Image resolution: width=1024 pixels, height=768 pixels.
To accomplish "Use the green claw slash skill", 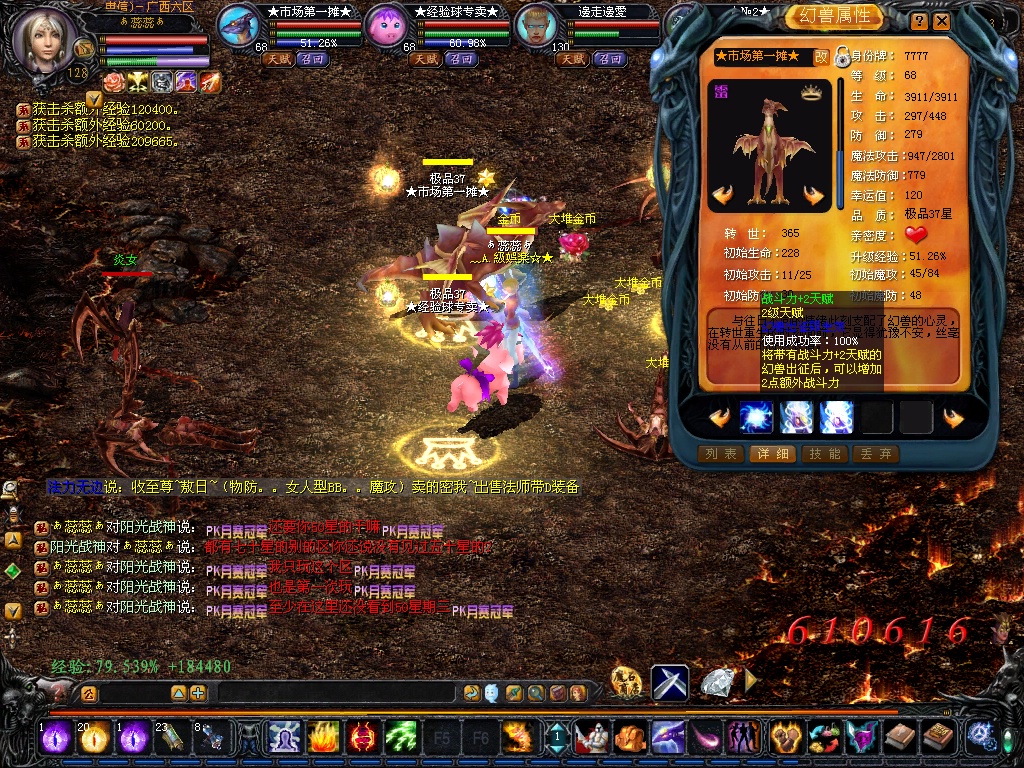I will (x=400, y=738).
